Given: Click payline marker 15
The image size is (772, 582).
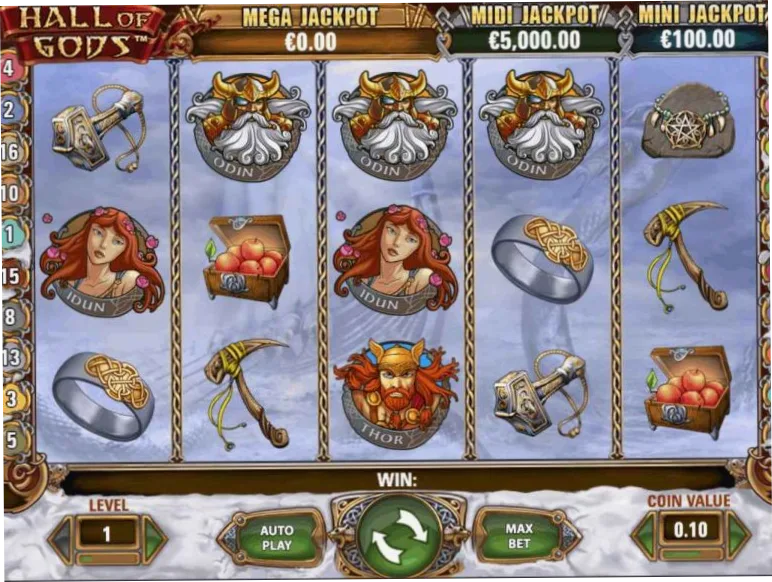Looking at the screenshot, I should point(10,275).
